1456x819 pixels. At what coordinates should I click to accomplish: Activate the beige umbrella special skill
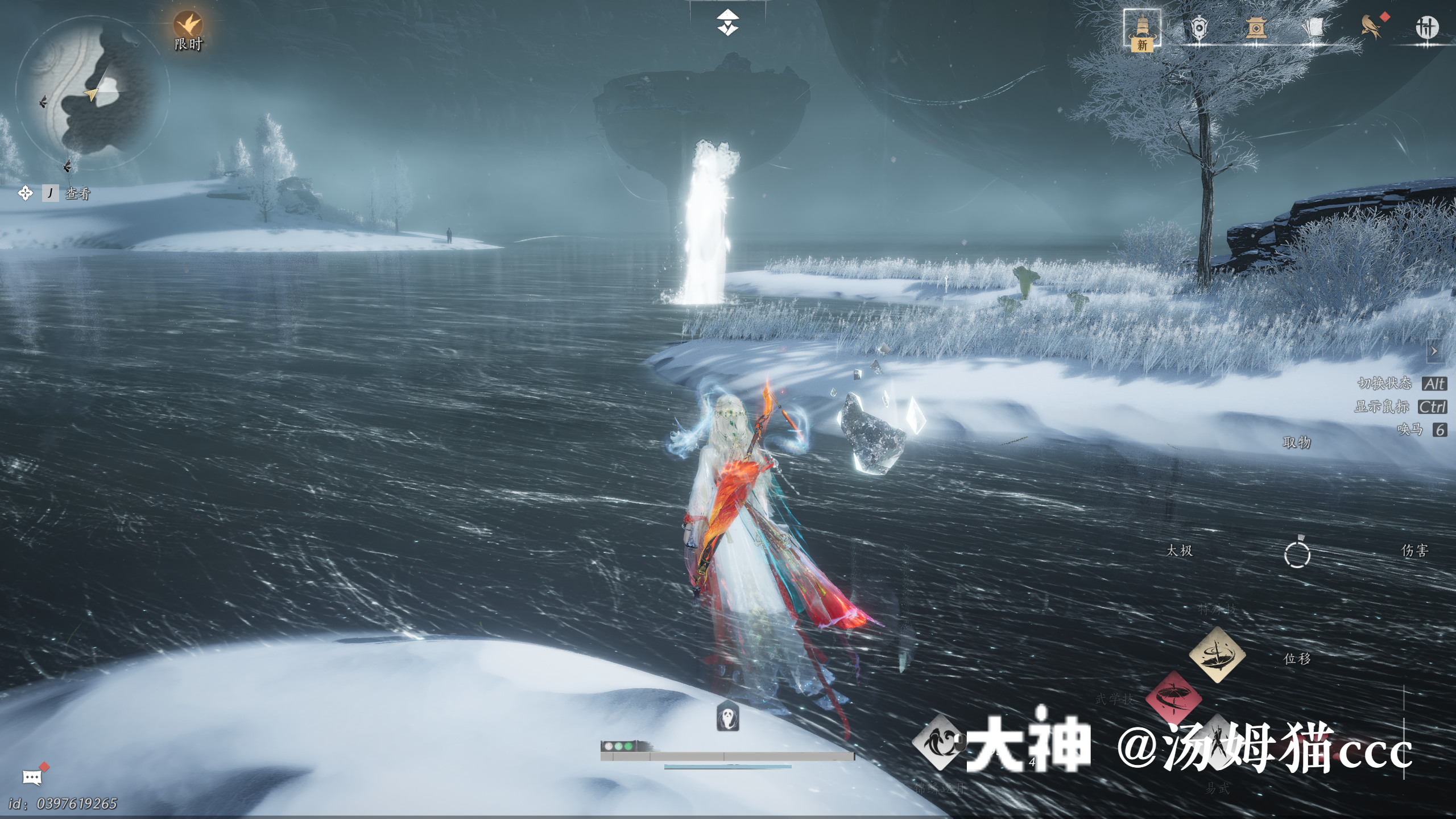[1217, 655]
